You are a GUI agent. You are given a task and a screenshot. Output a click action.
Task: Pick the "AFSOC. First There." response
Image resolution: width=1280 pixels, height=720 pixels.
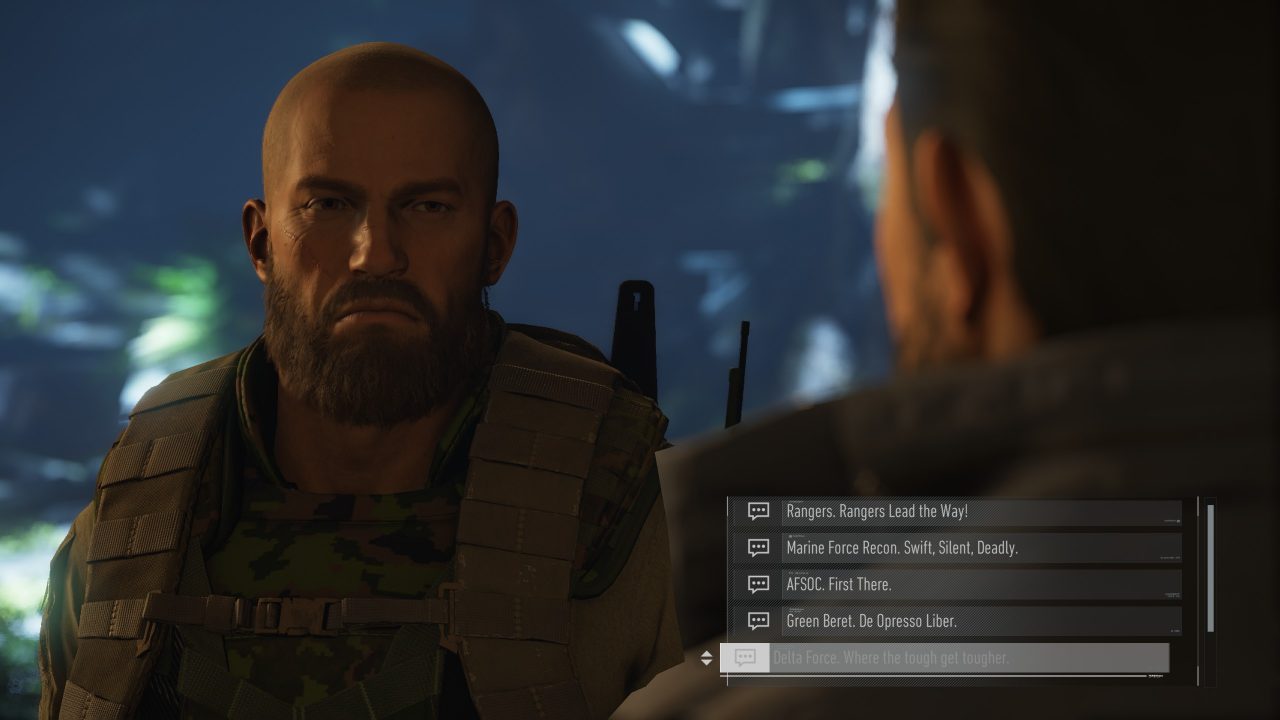[960, 584]
